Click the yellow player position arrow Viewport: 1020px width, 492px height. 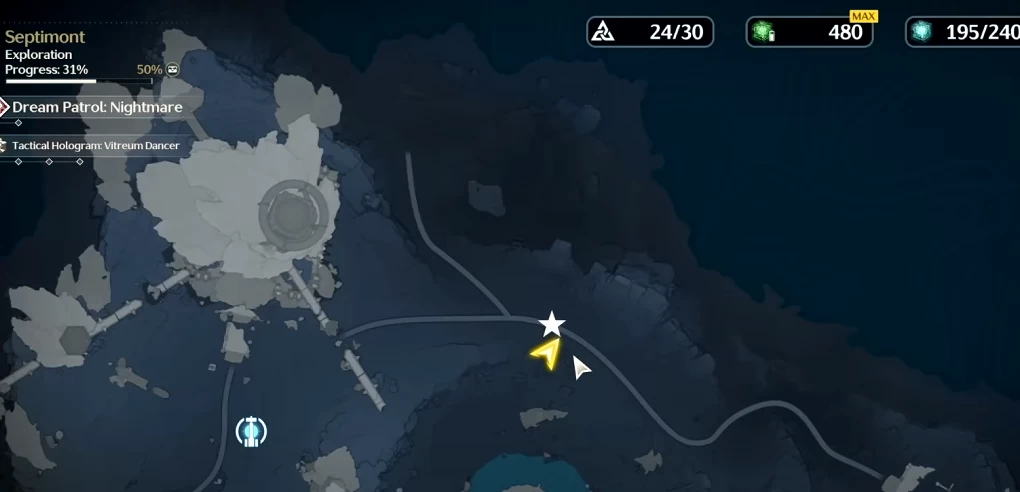[x=547, y=354]
